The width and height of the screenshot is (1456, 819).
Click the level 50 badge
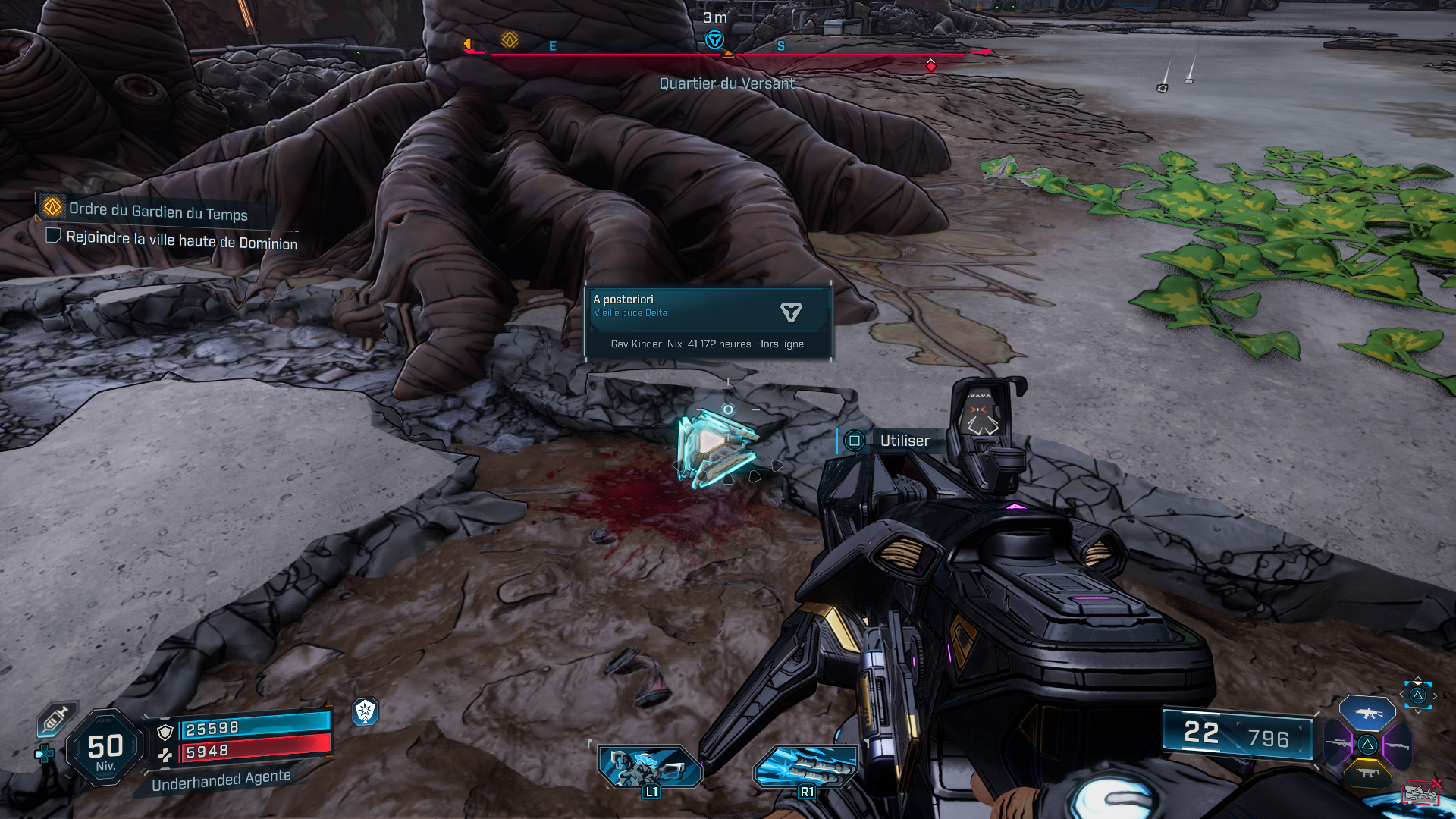105,748
